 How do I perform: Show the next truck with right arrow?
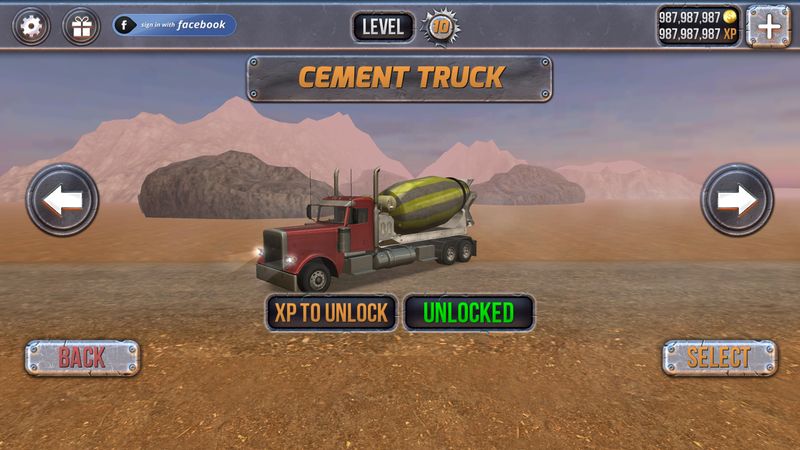[x=737, y=200]
